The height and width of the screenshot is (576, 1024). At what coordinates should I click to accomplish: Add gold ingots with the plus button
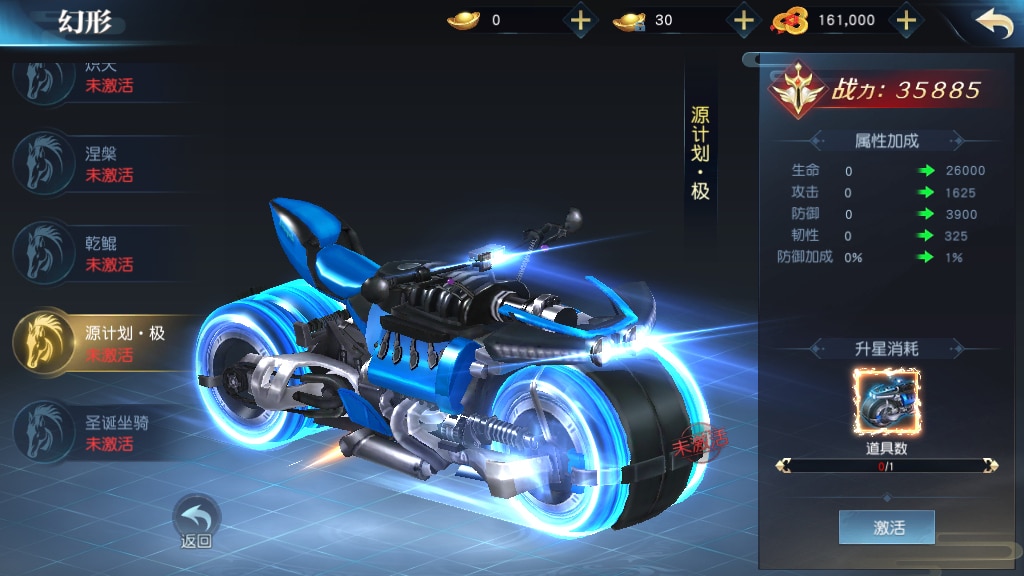coord(581,20)
